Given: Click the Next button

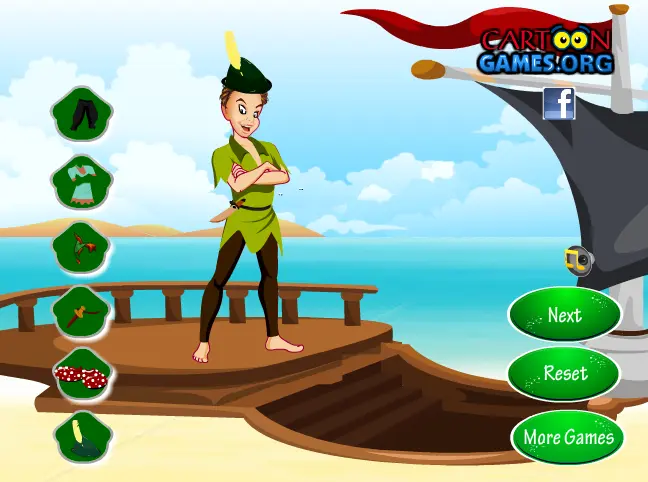Looking at the screenshot, I should pyautogui.click(x=564, y=315).
